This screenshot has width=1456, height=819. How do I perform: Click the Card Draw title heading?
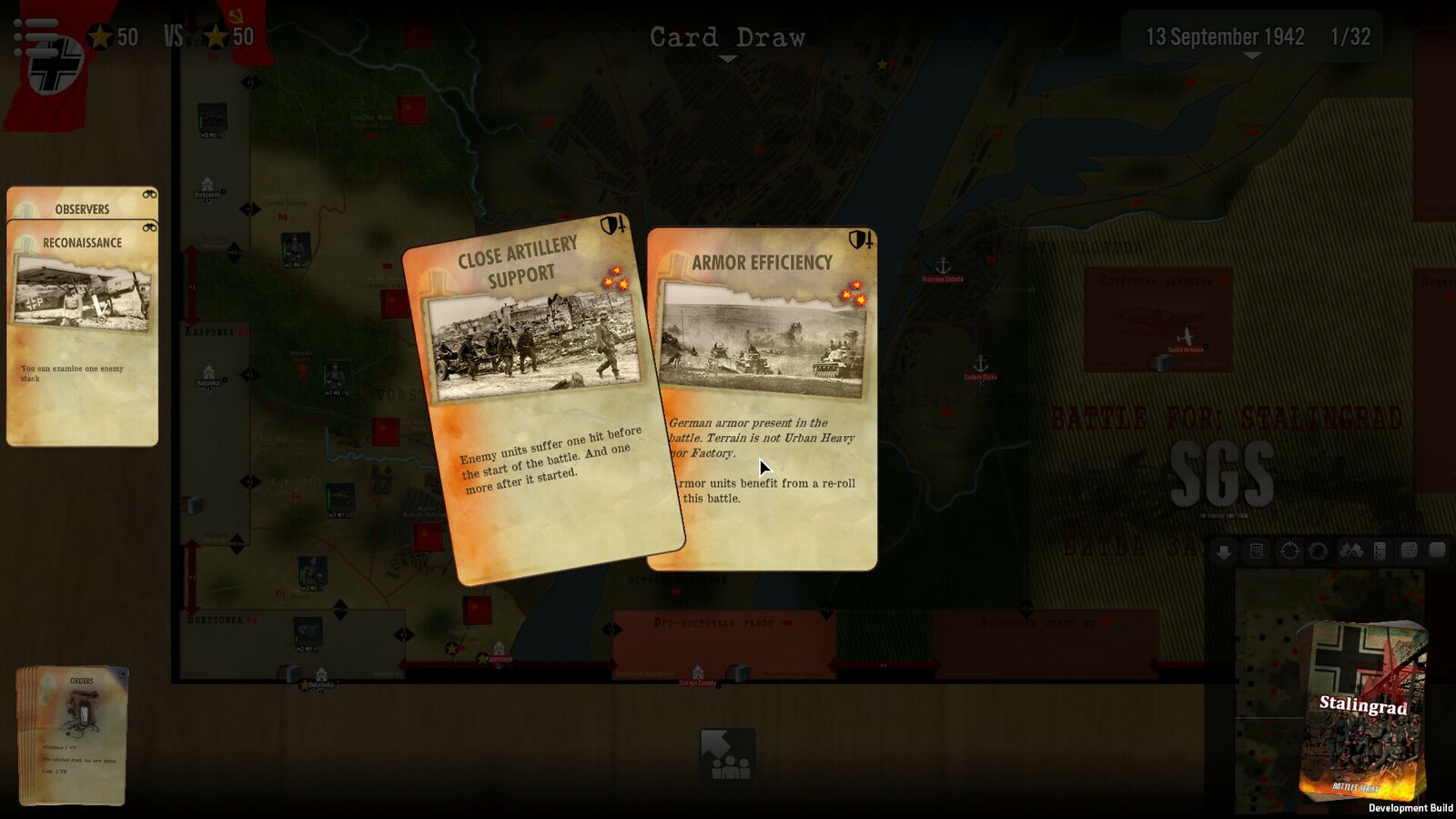[x=726, y=36]
